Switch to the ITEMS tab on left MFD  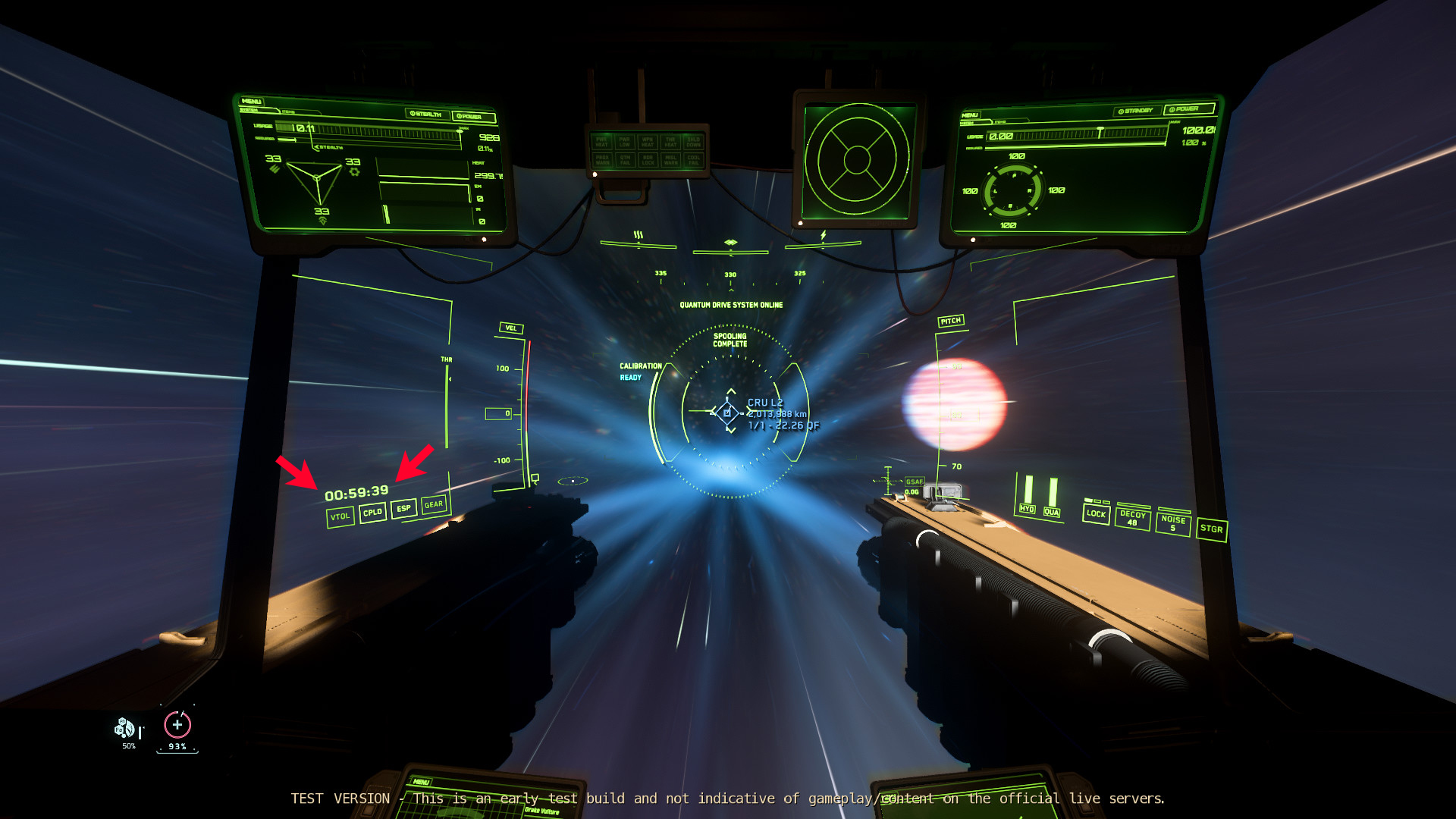pyautogui.click(x=288, y=111)
